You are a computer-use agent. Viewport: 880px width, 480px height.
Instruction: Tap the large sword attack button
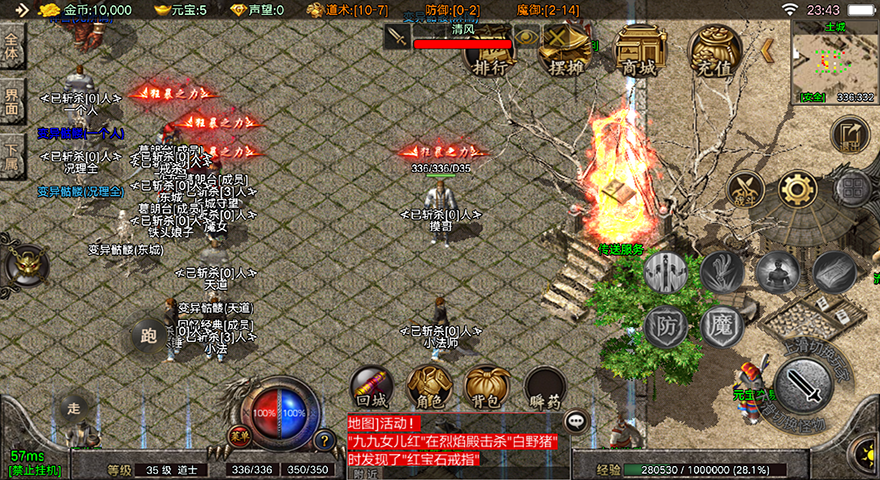tap(803, 384)
